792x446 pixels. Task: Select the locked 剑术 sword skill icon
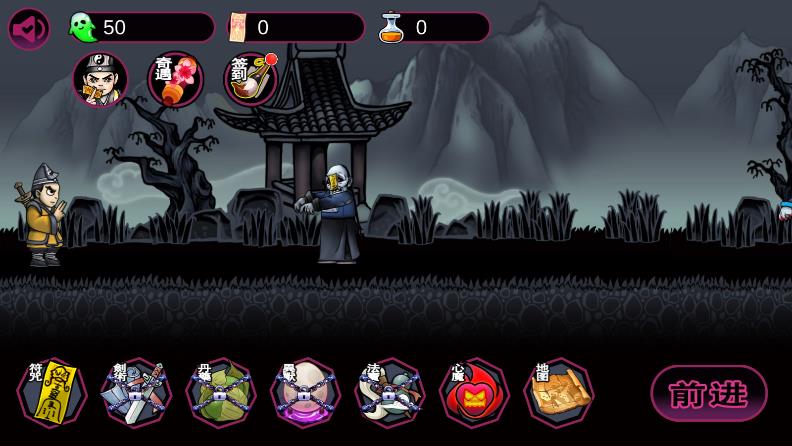pyautogui.click(x=136, y=392)
